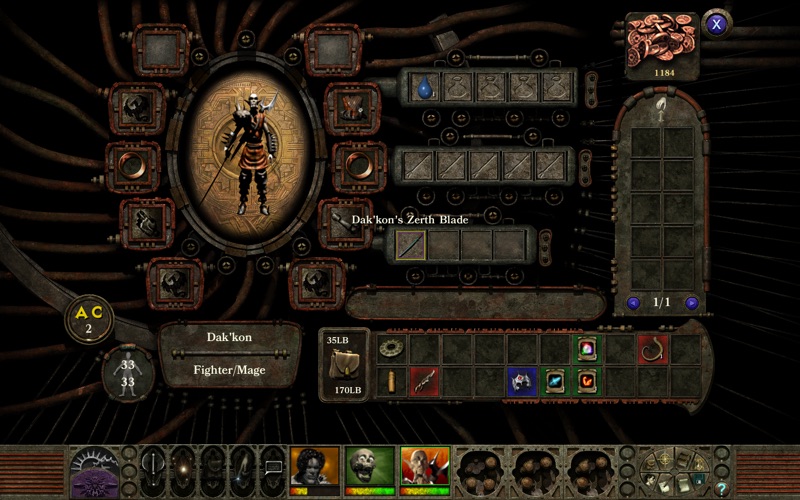Select the blade item on red background
Viewport: 800px width, 500px height.
pyautogui.click(x=424, y=381)
